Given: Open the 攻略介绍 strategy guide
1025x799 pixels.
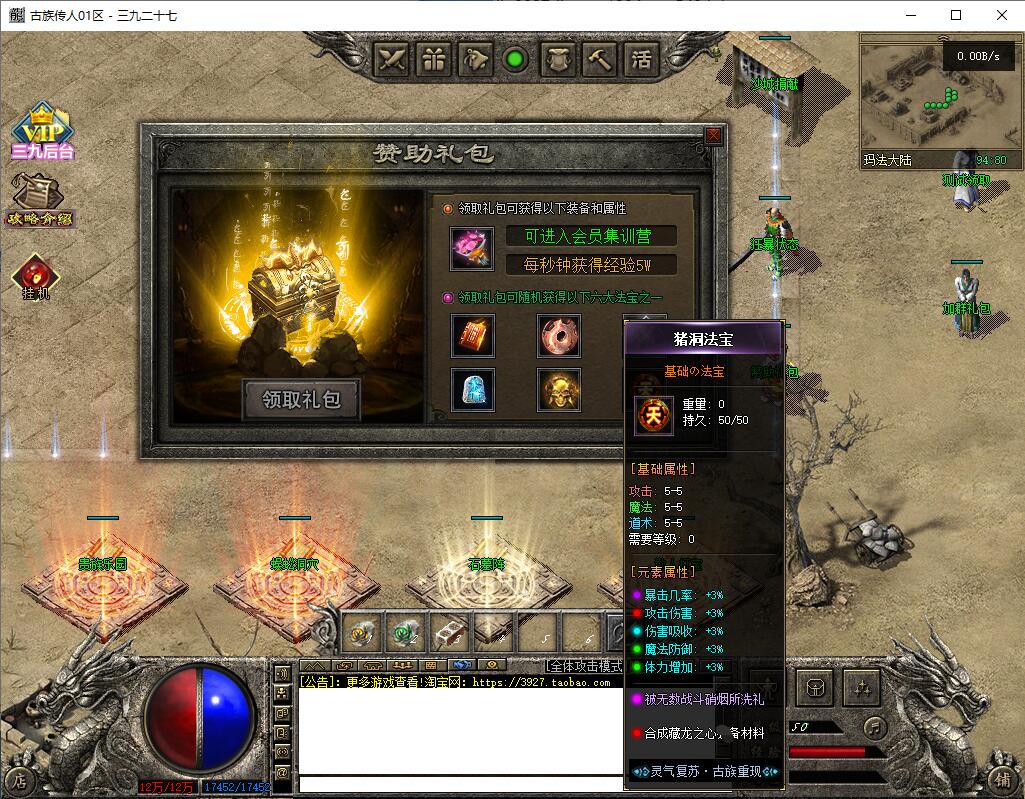Looking at the screenshot, I should tap(41, 199).
